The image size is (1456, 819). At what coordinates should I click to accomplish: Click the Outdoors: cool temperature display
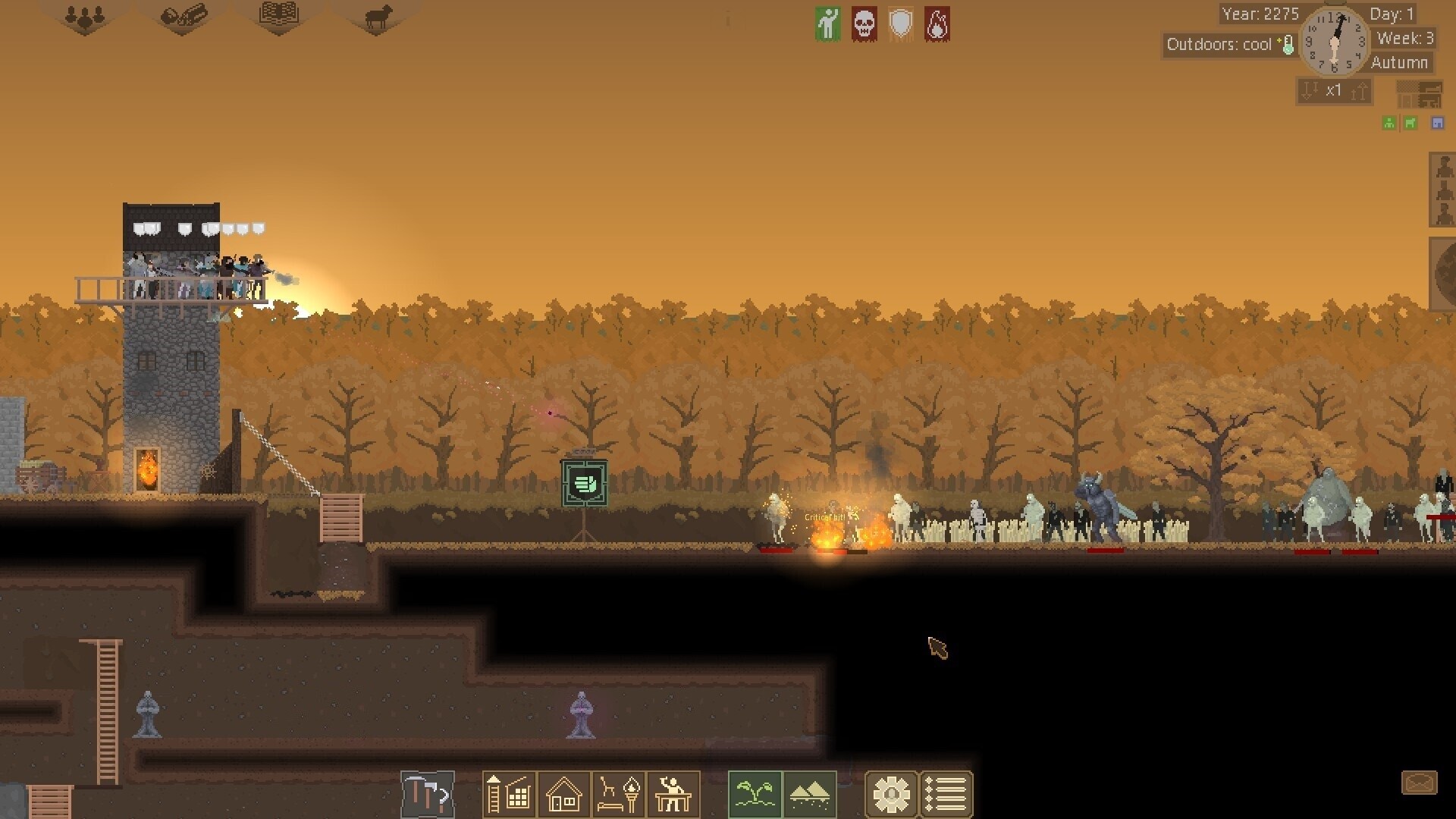[x=1228, y=45]
